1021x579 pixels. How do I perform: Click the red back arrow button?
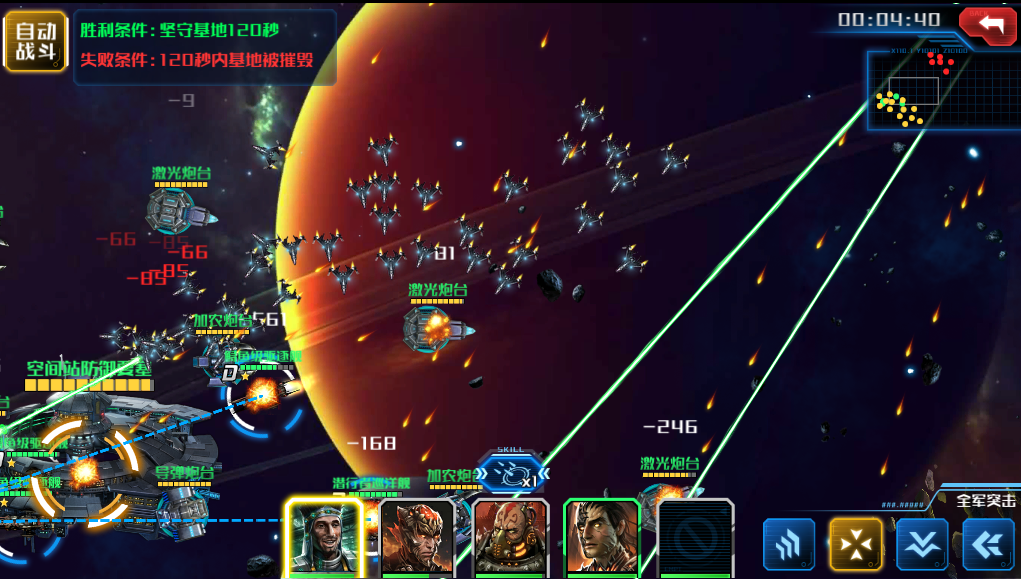987,24
